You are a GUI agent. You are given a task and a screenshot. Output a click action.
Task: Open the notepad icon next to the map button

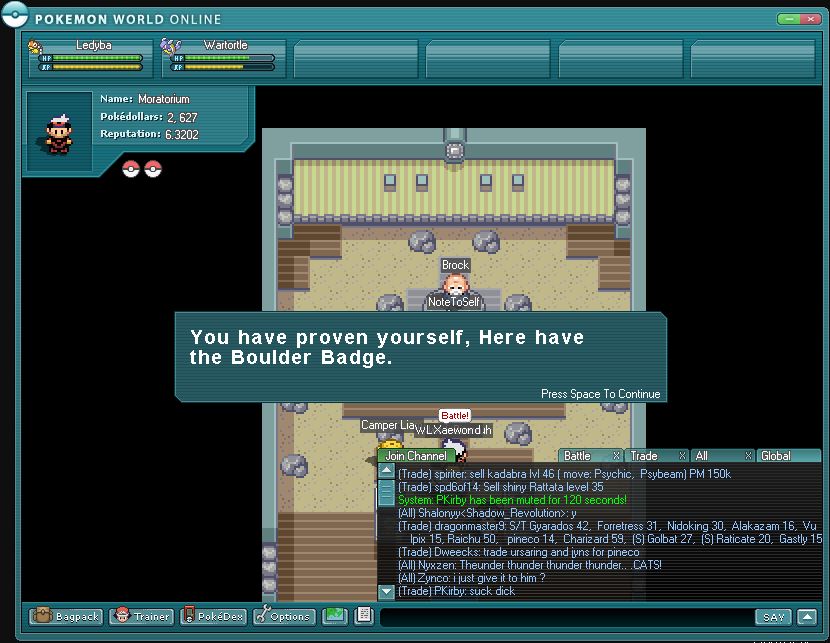tap(363, 616)
